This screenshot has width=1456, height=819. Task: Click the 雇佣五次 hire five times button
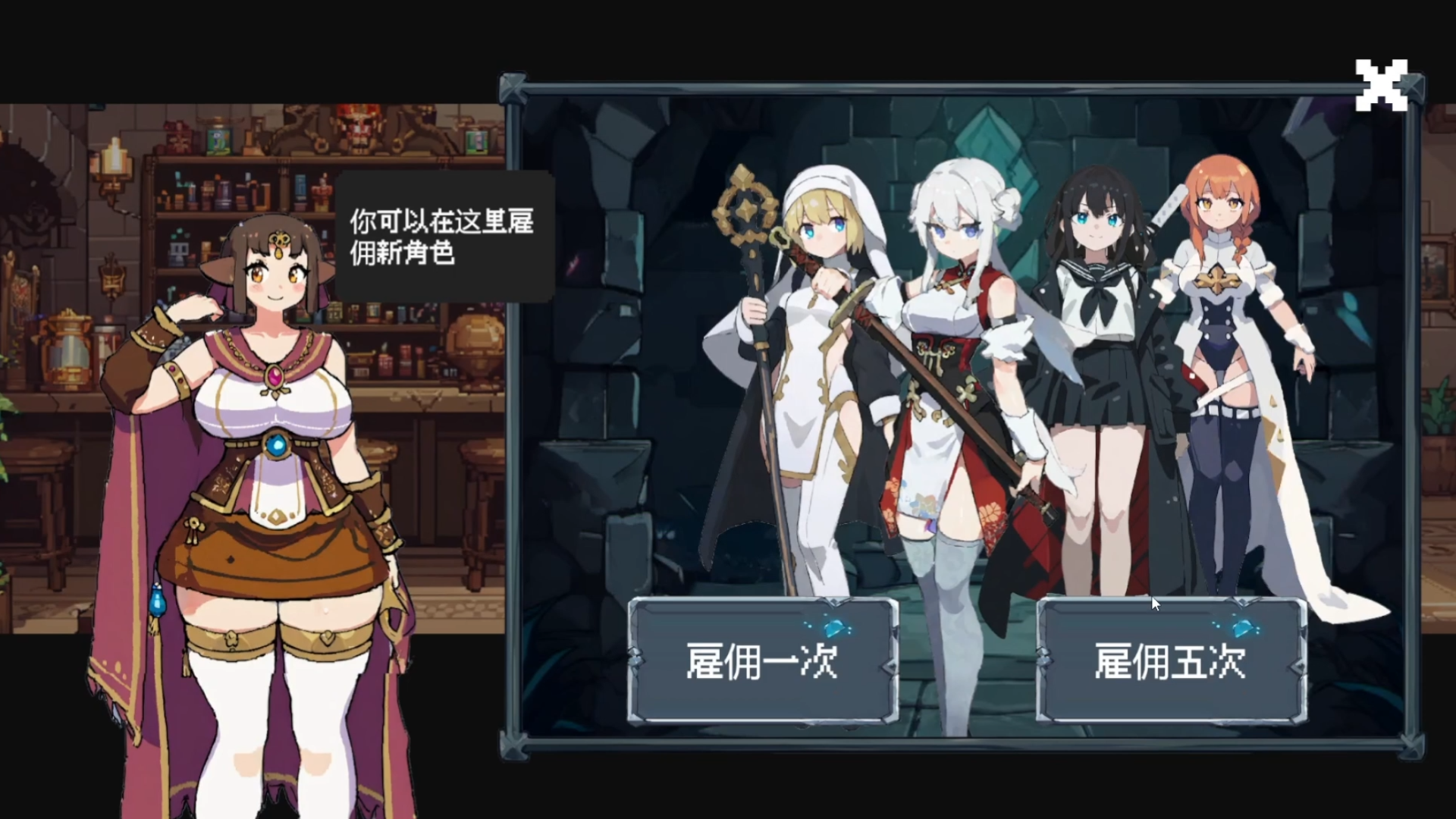[x=1172, y=660]
